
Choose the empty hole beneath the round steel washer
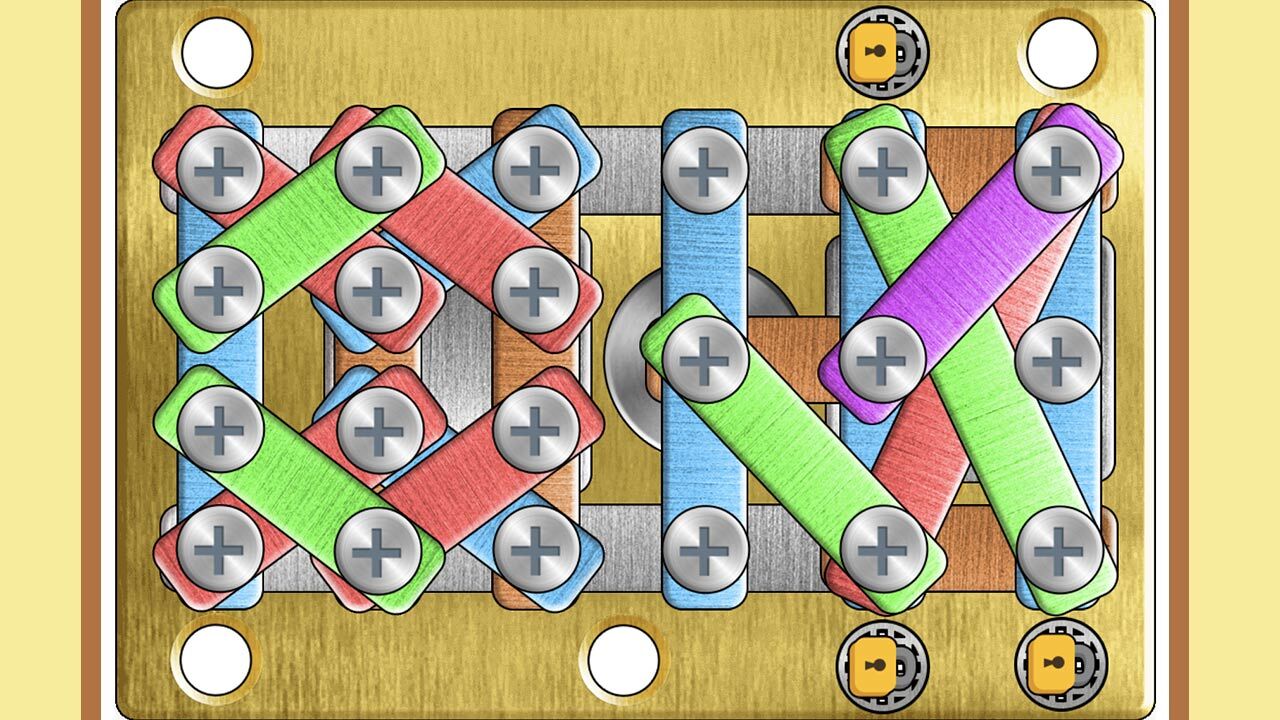[623, 659]
